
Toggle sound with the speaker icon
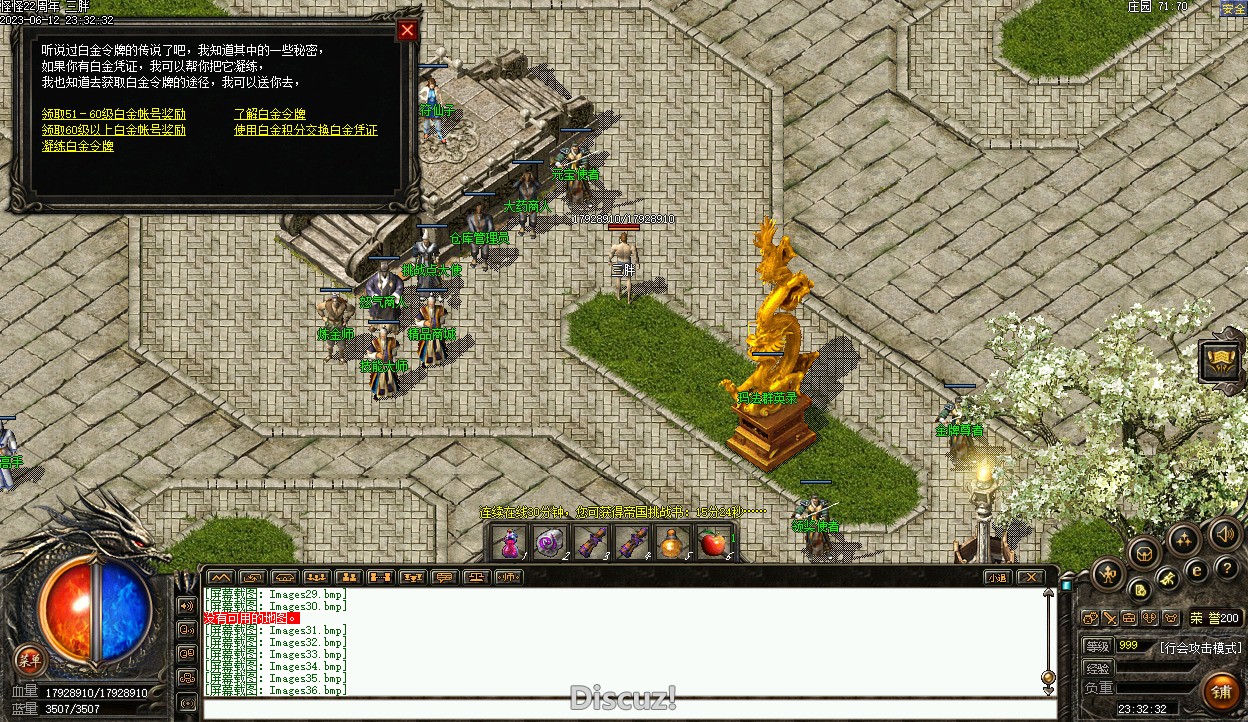point(1226,533)
